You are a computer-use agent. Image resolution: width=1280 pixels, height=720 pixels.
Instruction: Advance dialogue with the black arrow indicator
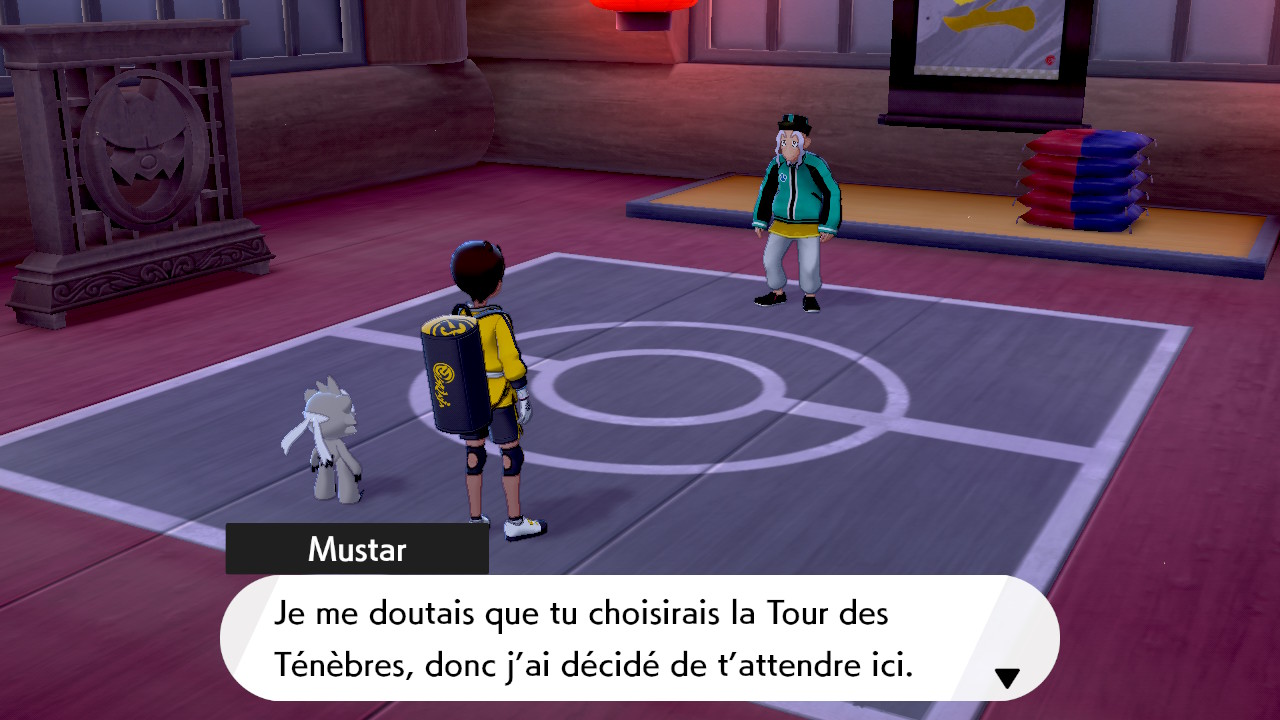pyautogui.click(x=1007, y=679)
